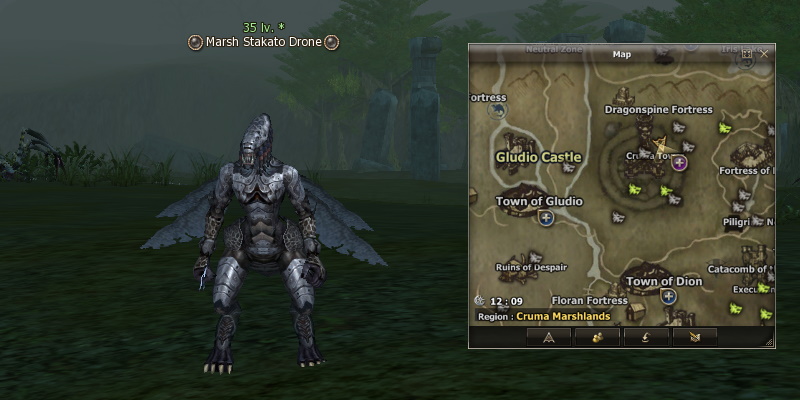Click Dragonspine Fortress map marker
Image resolution: width=800 pixels, height=400 pixels.
(658, 110)
